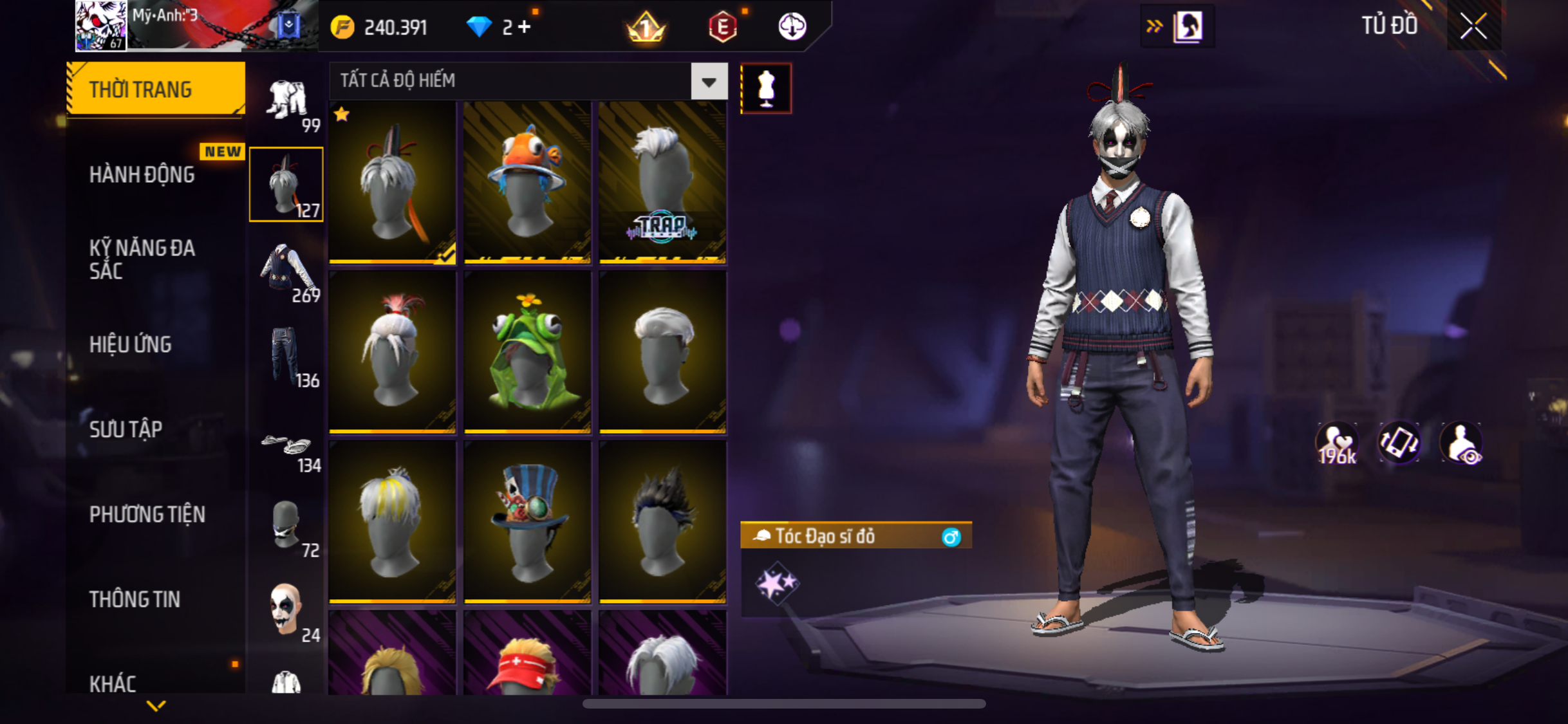Open the top clothing category with 269 items
1568x724 pixels.
coord(287,271)
